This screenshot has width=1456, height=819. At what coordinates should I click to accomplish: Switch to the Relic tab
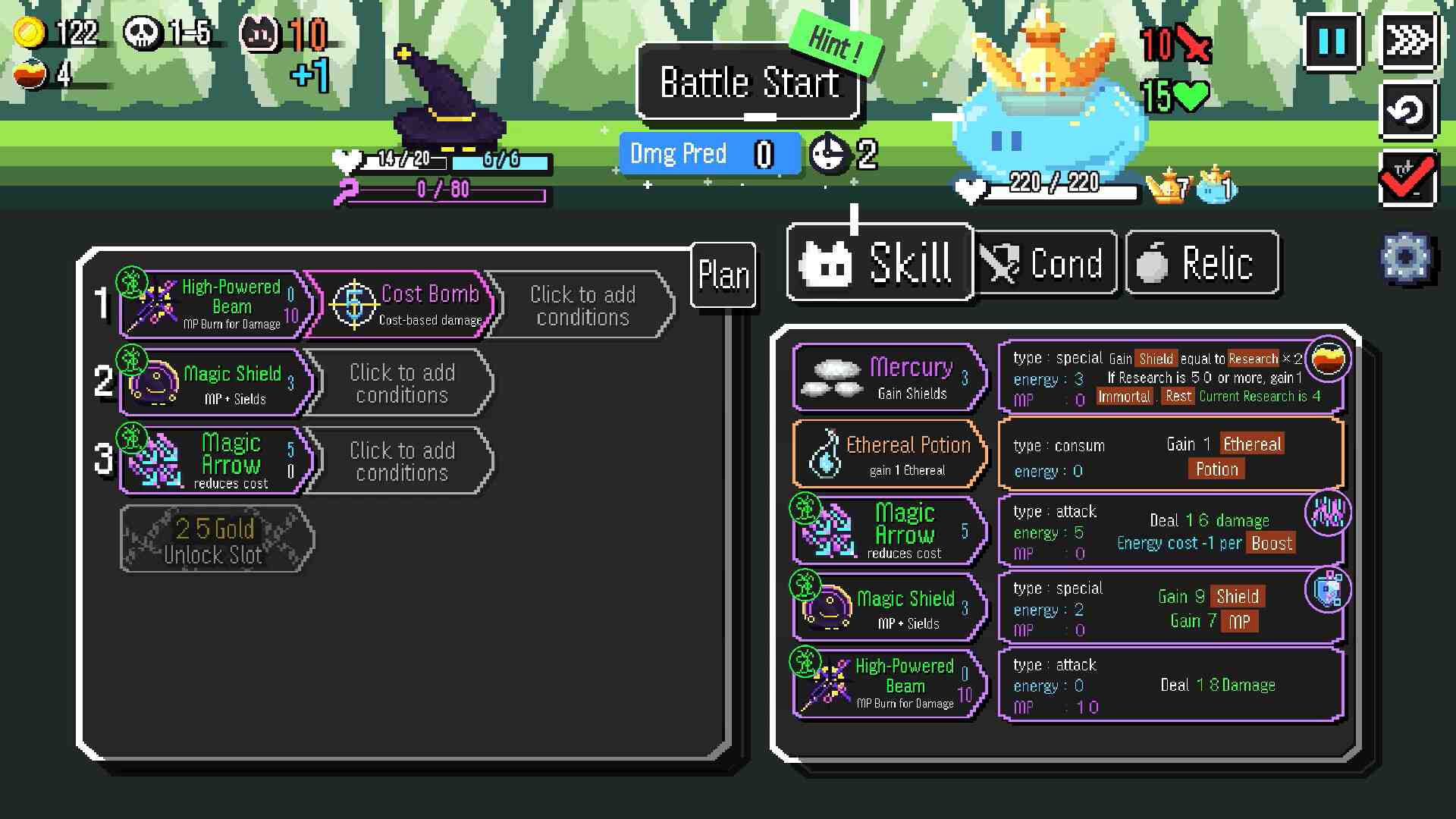[x=1202, y=263]
